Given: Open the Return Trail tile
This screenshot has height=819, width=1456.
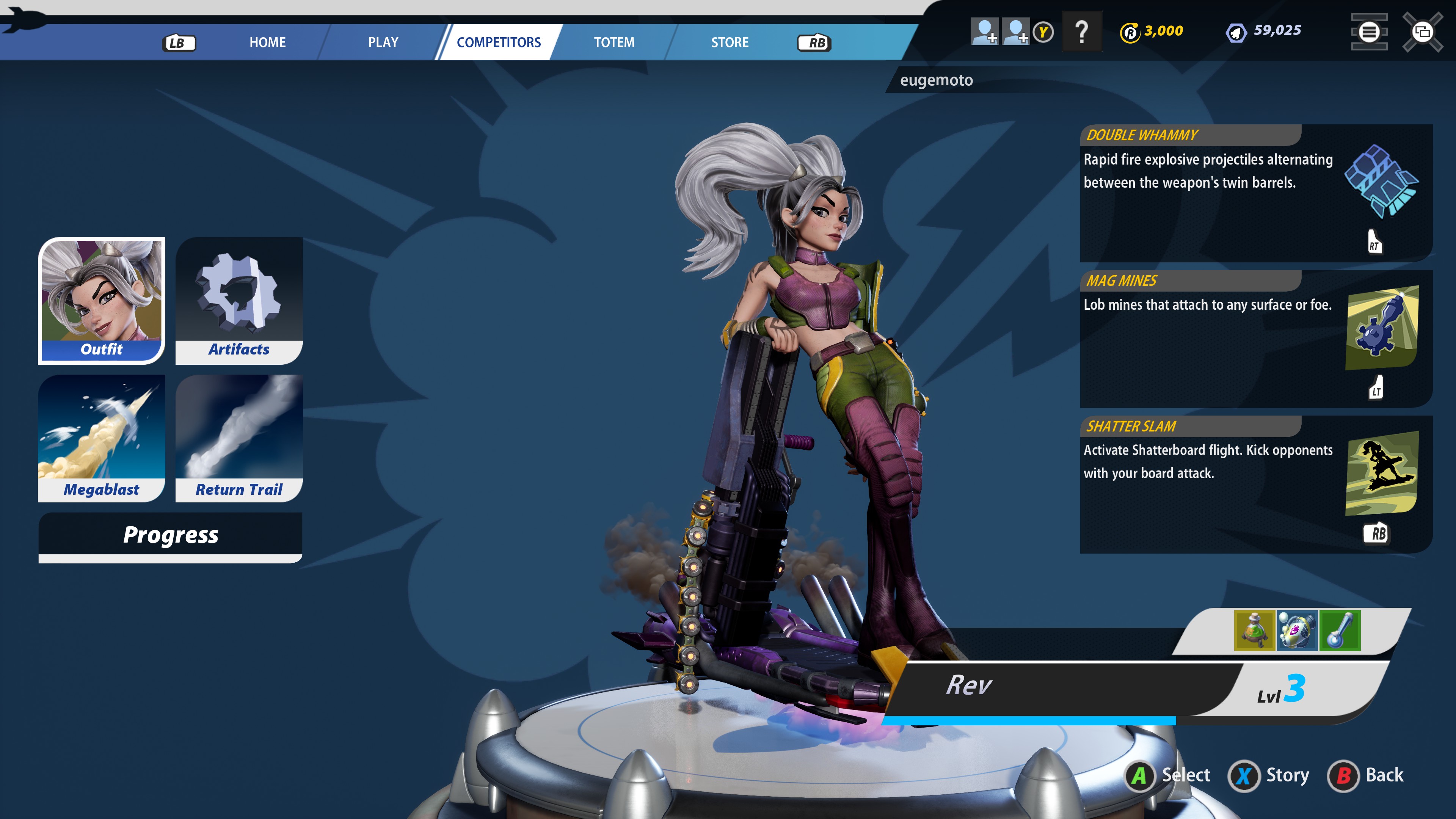Looking at the screenshot, I should [239, 438].
